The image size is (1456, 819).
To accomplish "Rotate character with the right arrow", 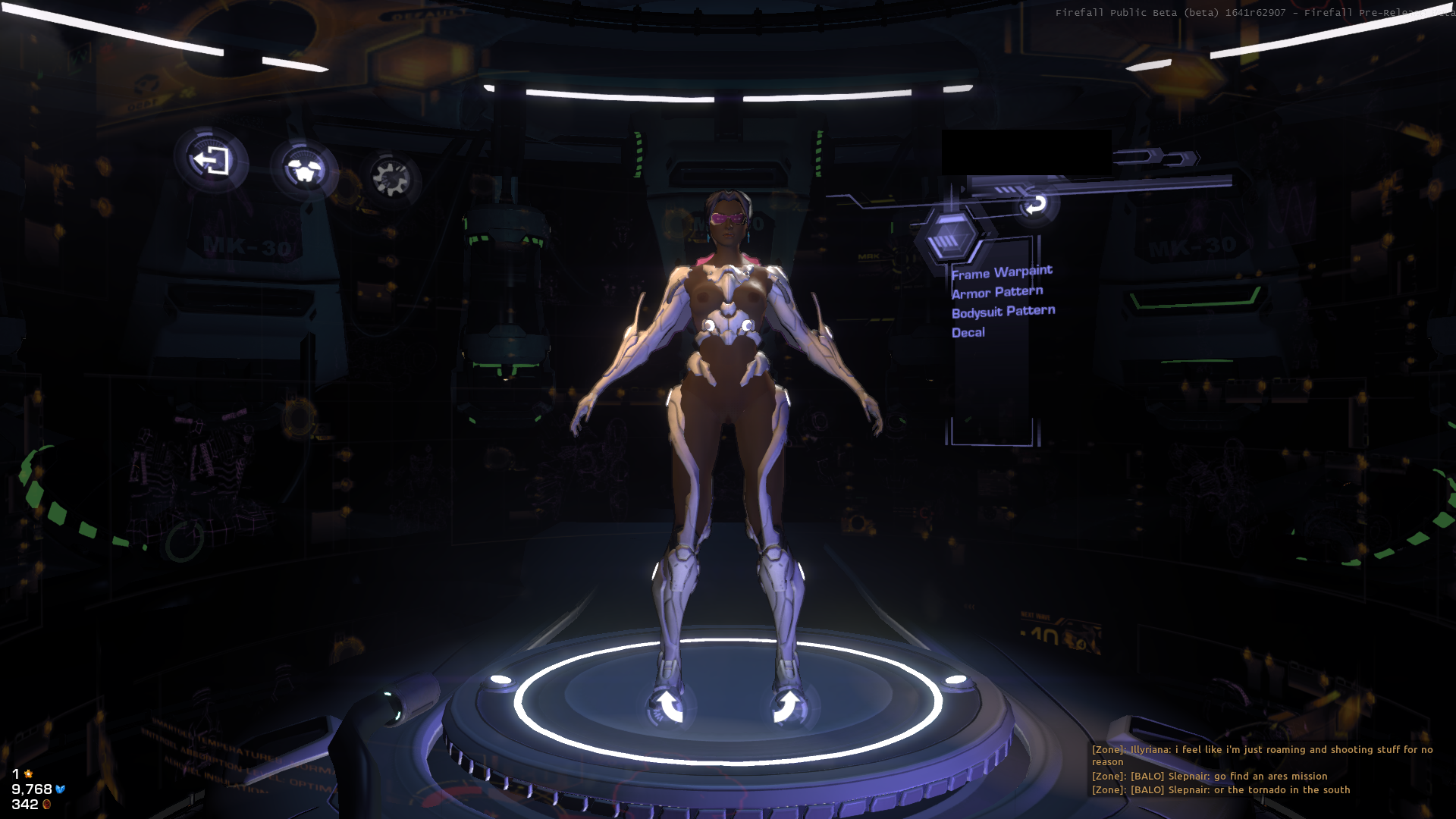I will [788, 705].
